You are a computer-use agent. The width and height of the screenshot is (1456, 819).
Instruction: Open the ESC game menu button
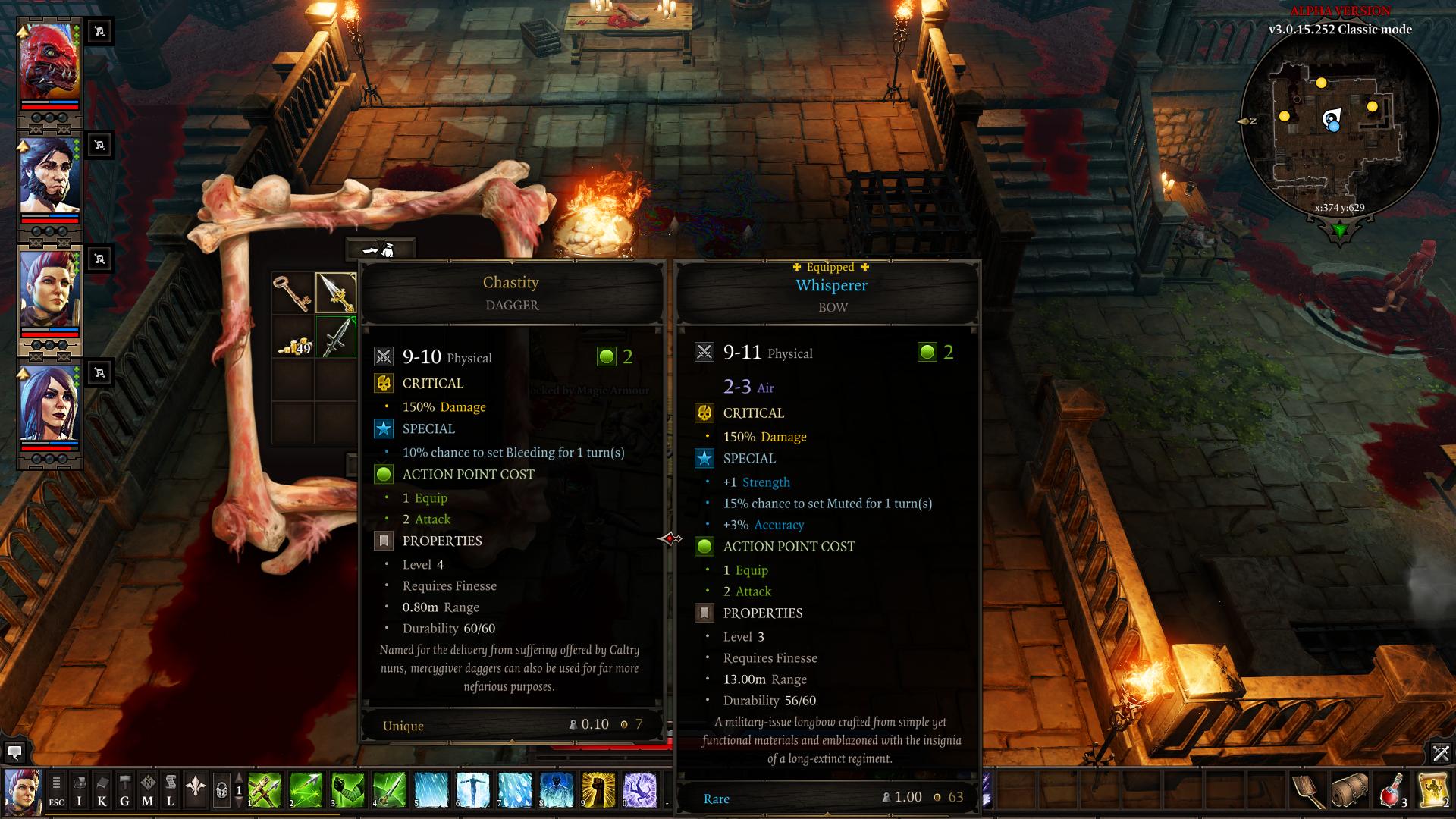[x=56, y=789]
